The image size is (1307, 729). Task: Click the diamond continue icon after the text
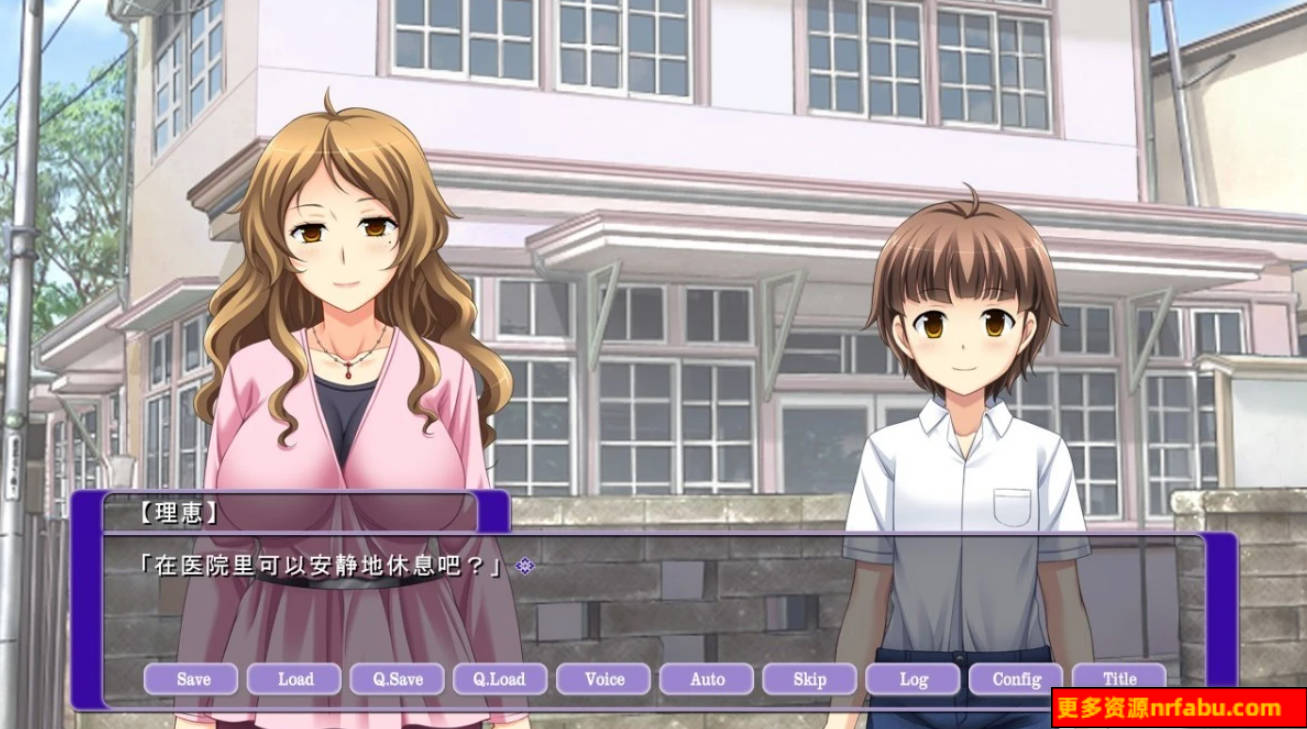click(525, 566)
